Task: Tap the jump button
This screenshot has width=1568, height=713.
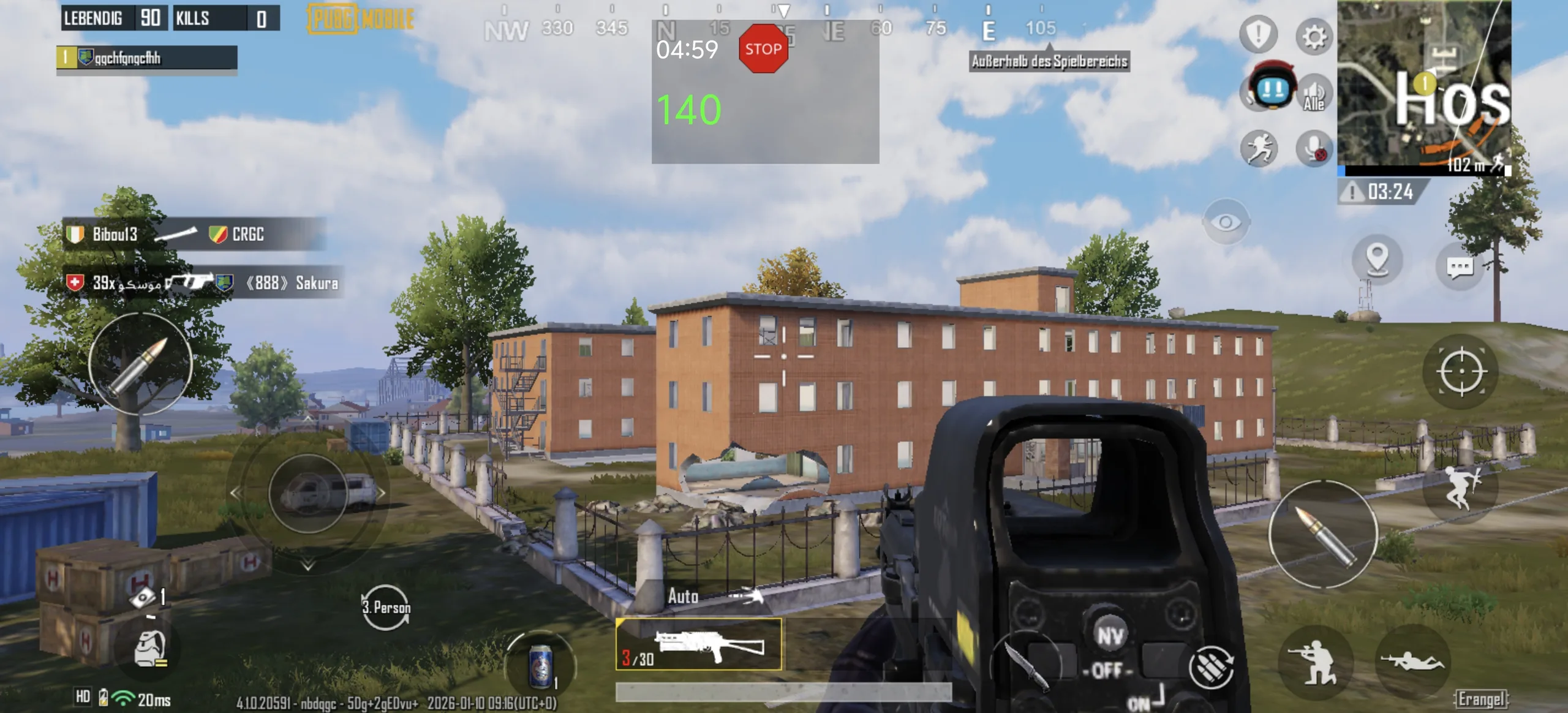Action: point(1461,487)
